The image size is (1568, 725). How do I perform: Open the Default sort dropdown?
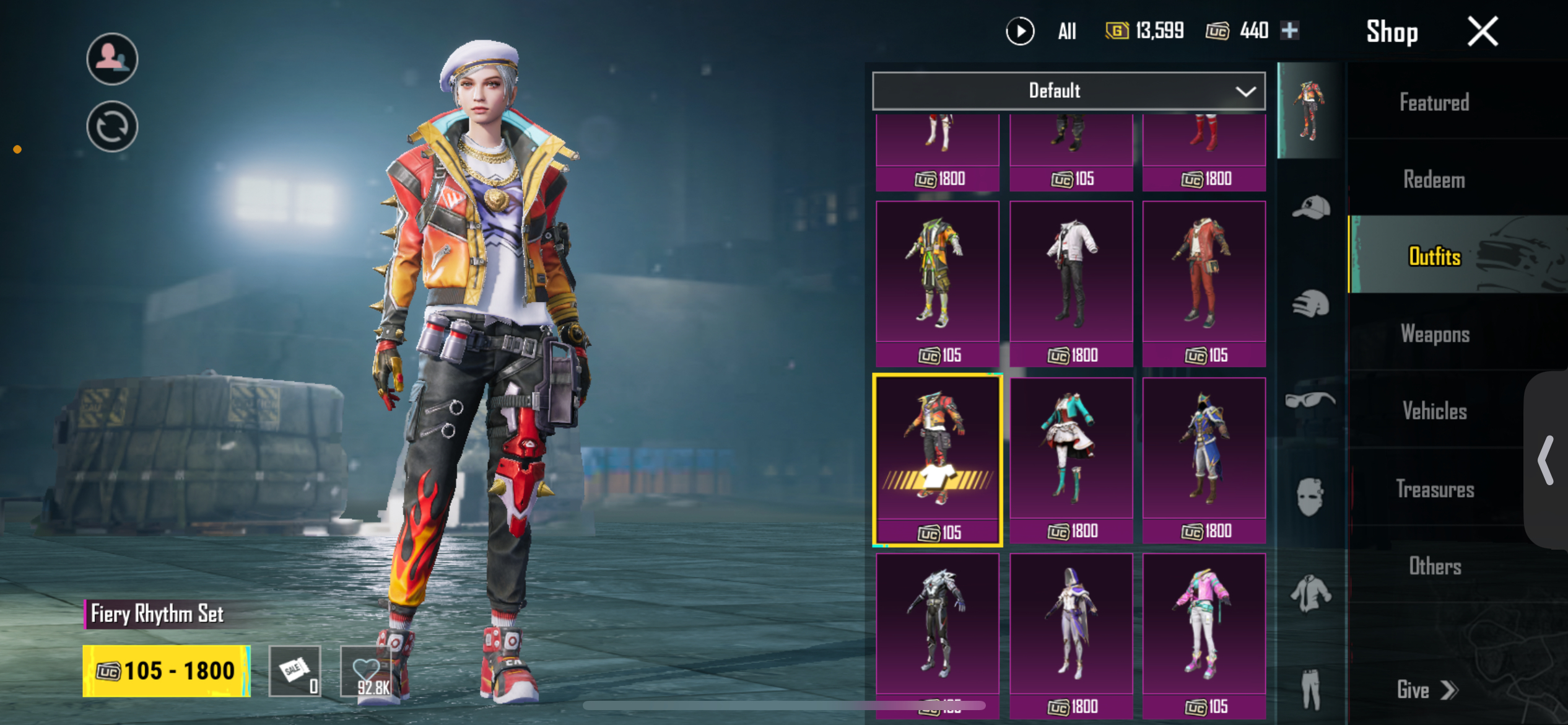1068,91
